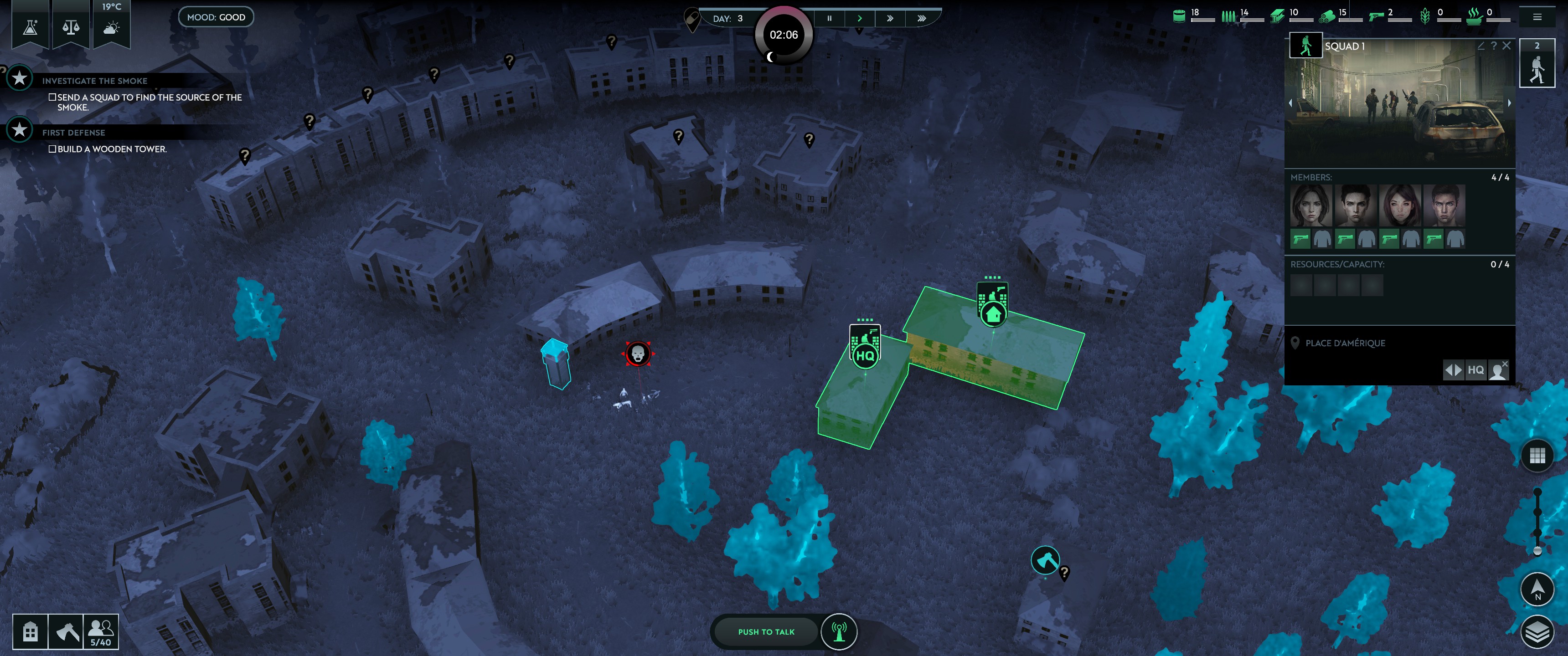Toggle the grid overlay button
This screenshot has width=1568, height=656.
click(1537, 455)
